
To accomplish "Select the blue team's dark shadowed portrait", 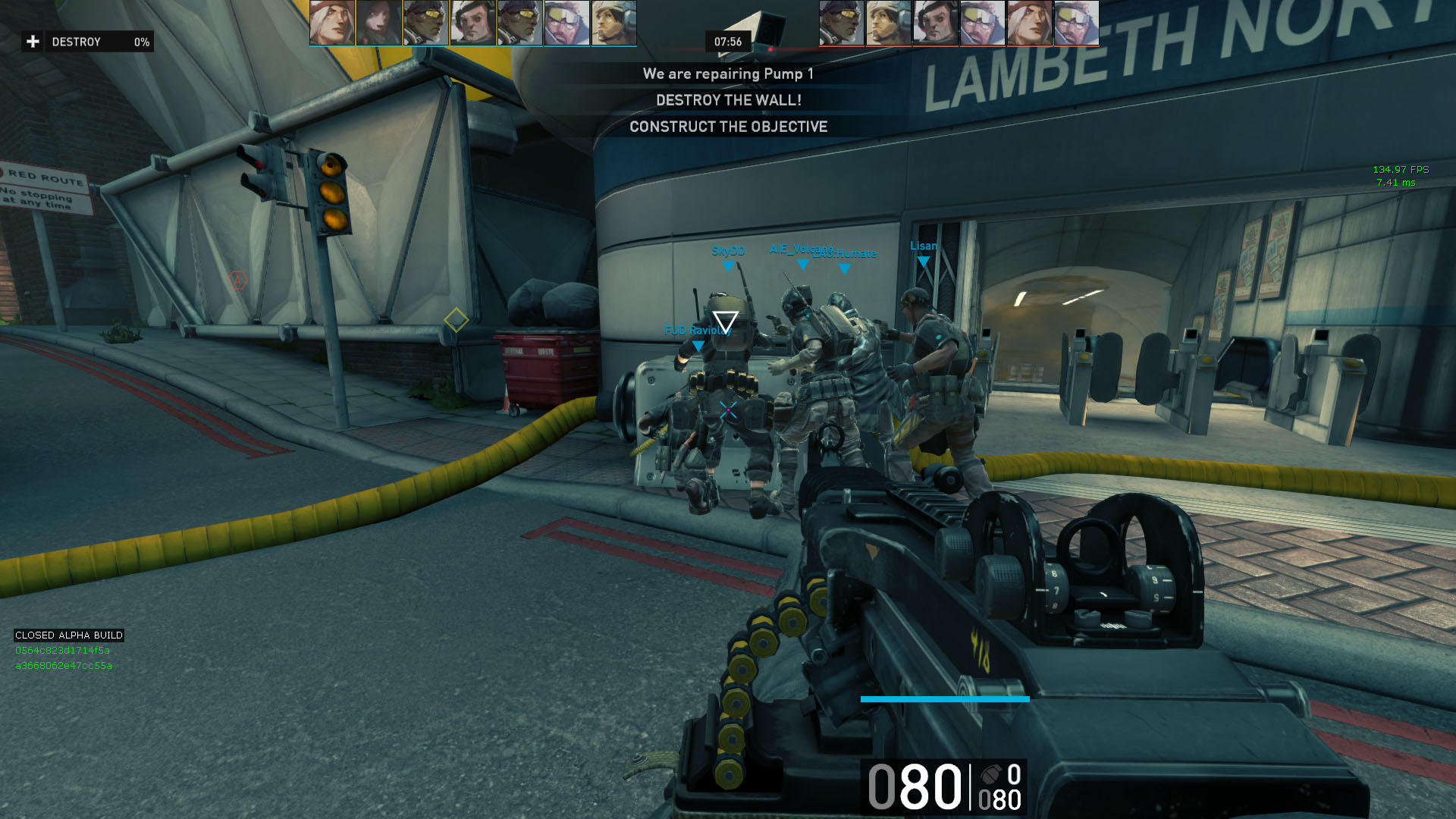I will (379, 23).
